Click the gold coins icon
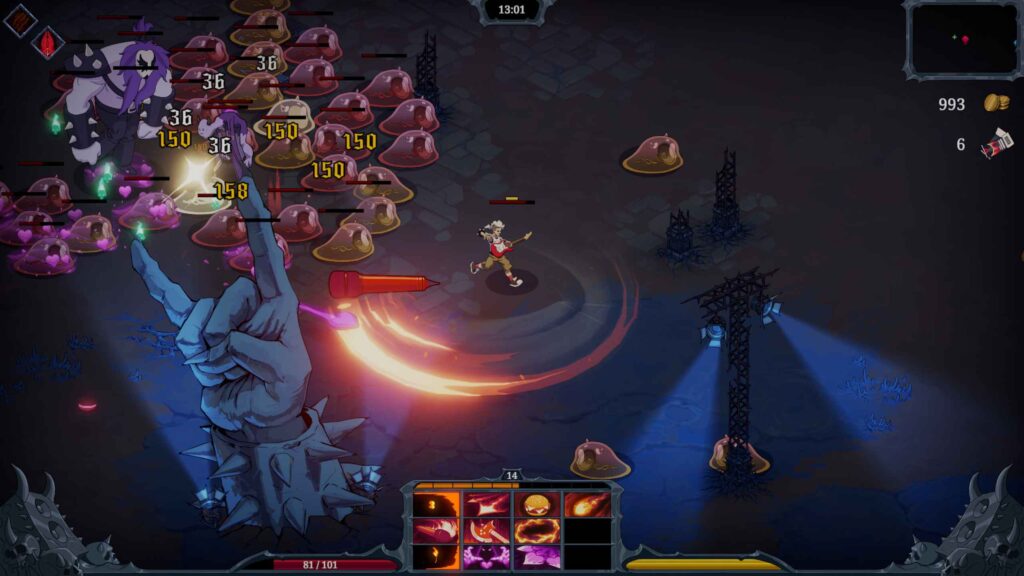 click(x=995, y=103)
